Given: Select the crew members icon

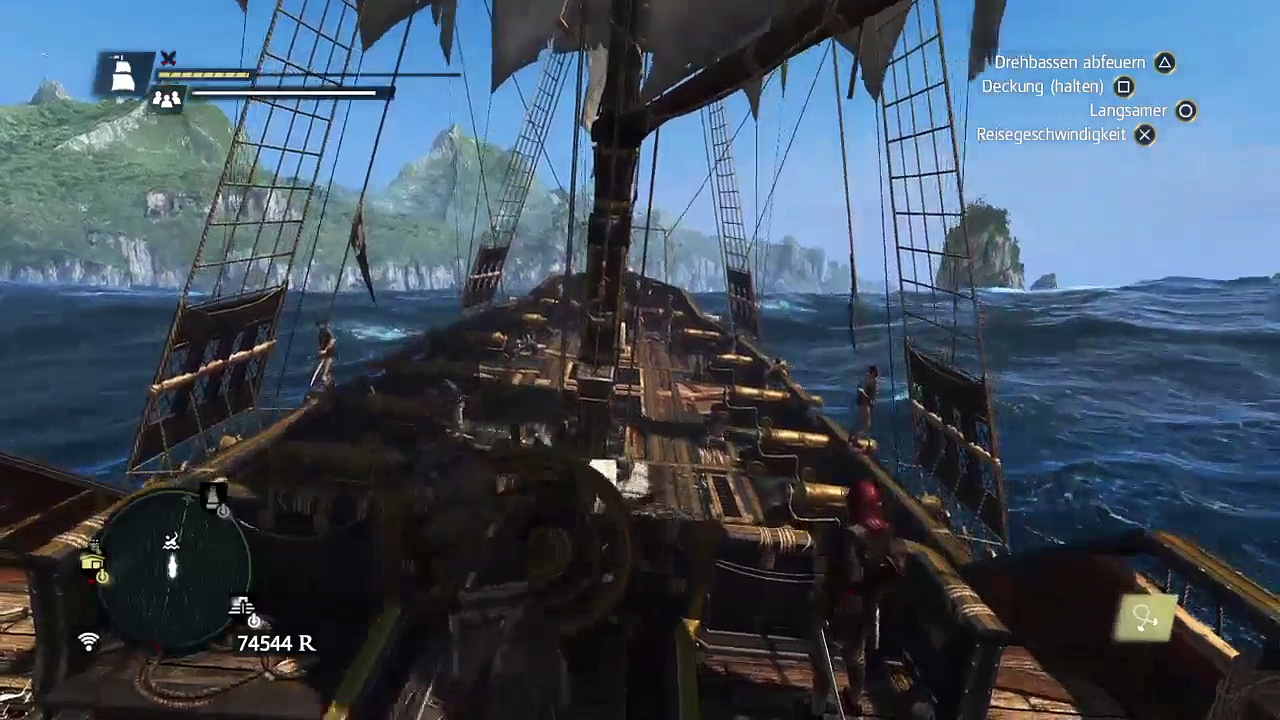Looking at the screenshot, I should (x=166, y=98).
